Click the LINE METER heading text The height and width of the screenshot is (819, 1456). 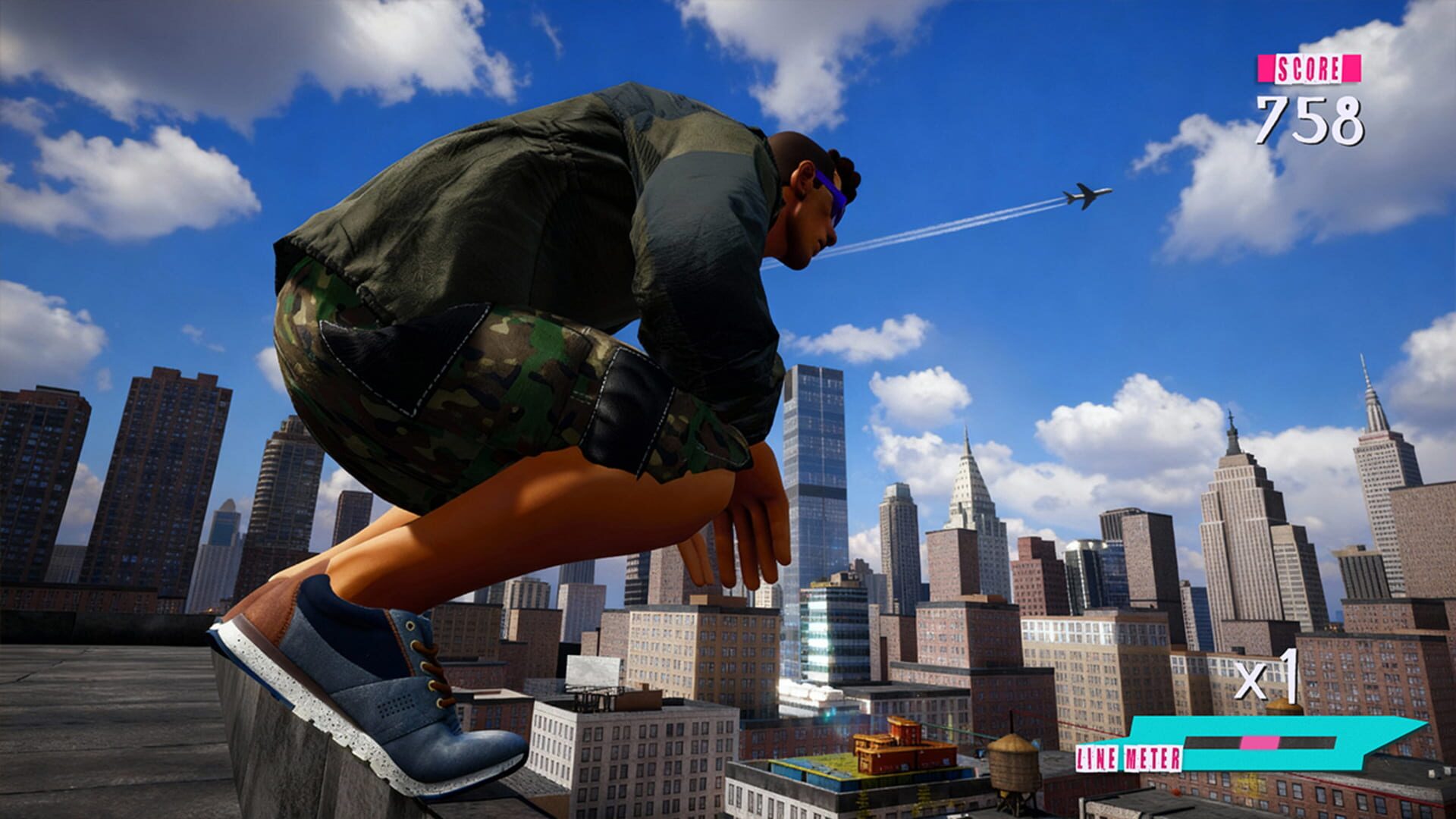pyautogui.click(x=1128, y=757)
